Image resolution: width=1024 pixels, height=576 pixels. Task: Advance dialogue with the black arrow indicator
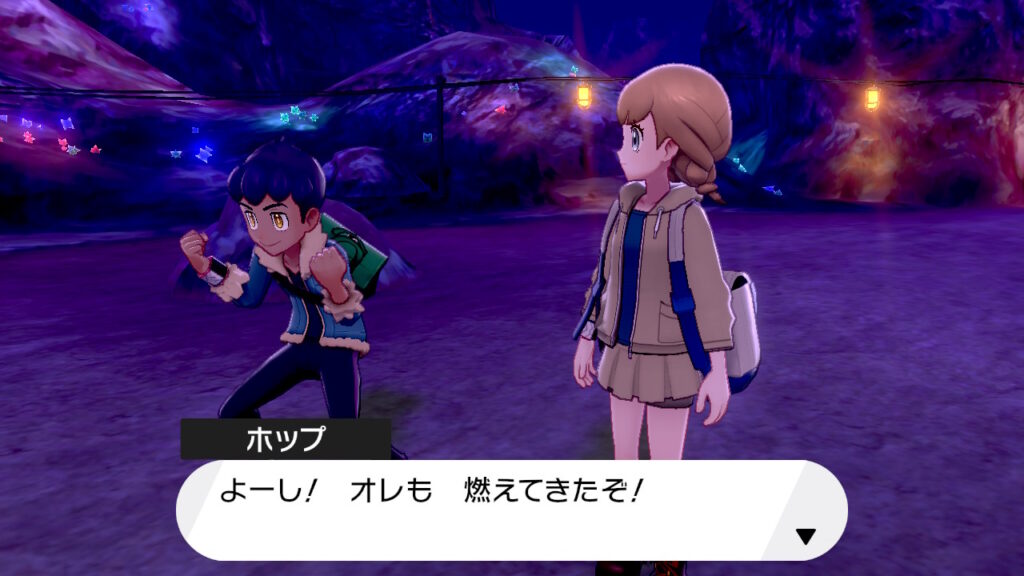(x=806, y=536)
